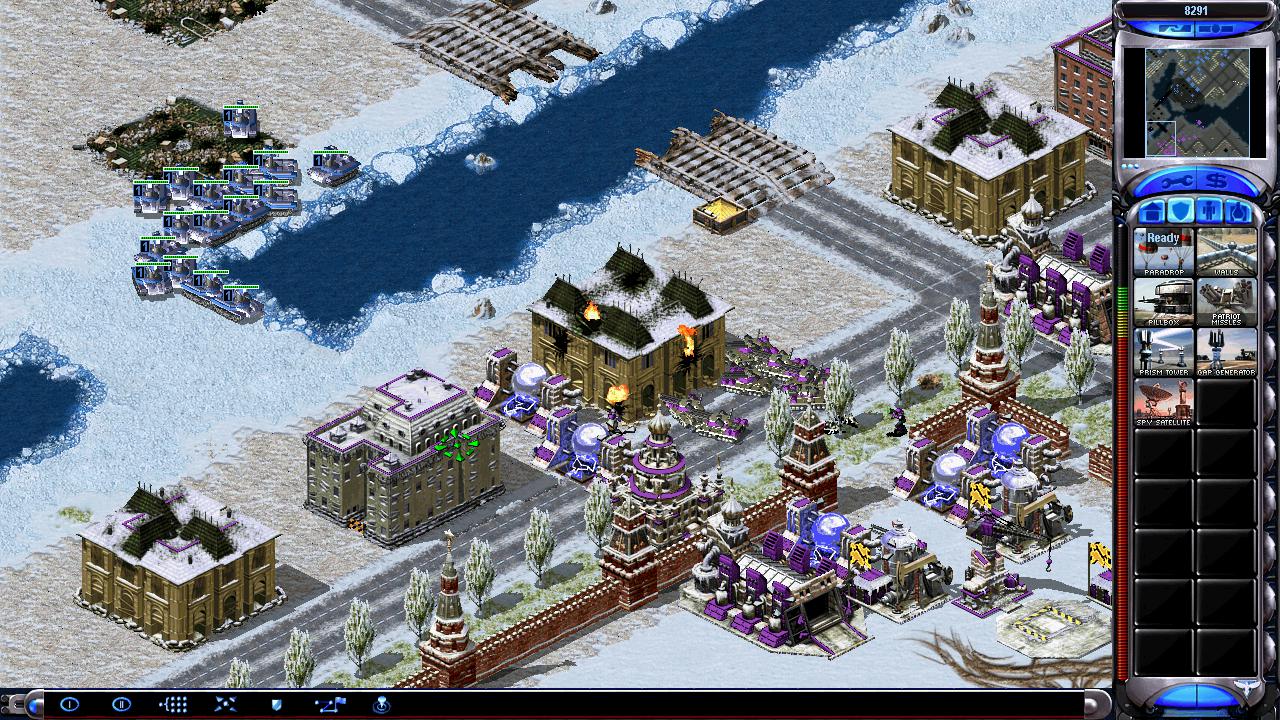Open the defenses tab with the shield icon
1280x720 pixels.
point(1180,212)
